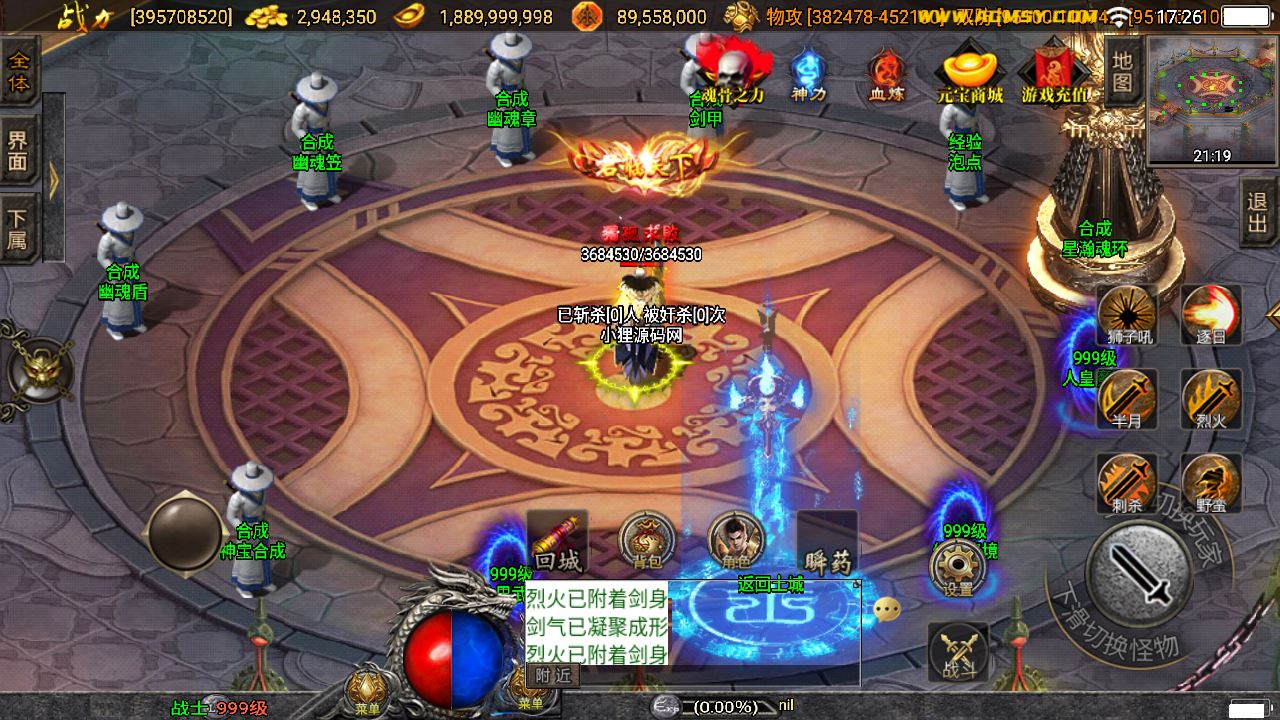Use the 逐日 skill
The width and height of the screenshot is (1280, 720).
(x=1211, y=315)
